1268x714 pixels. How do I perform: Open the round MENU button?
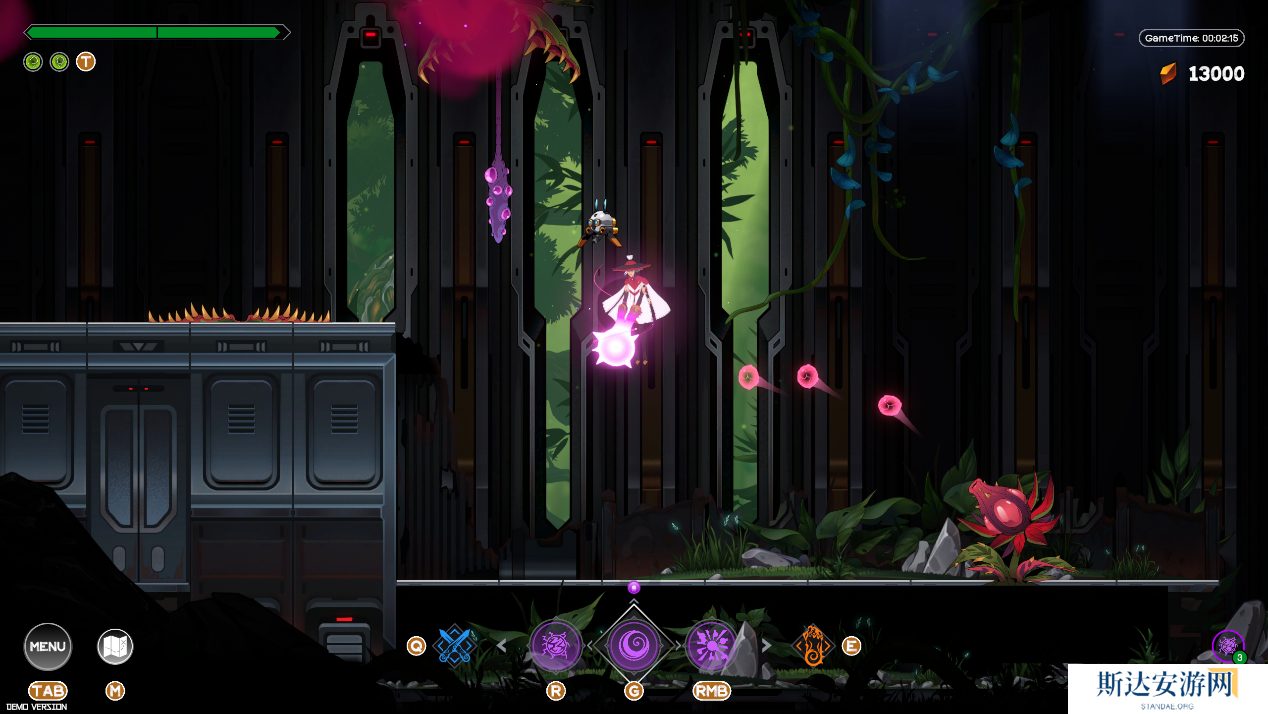click(48, 646)
